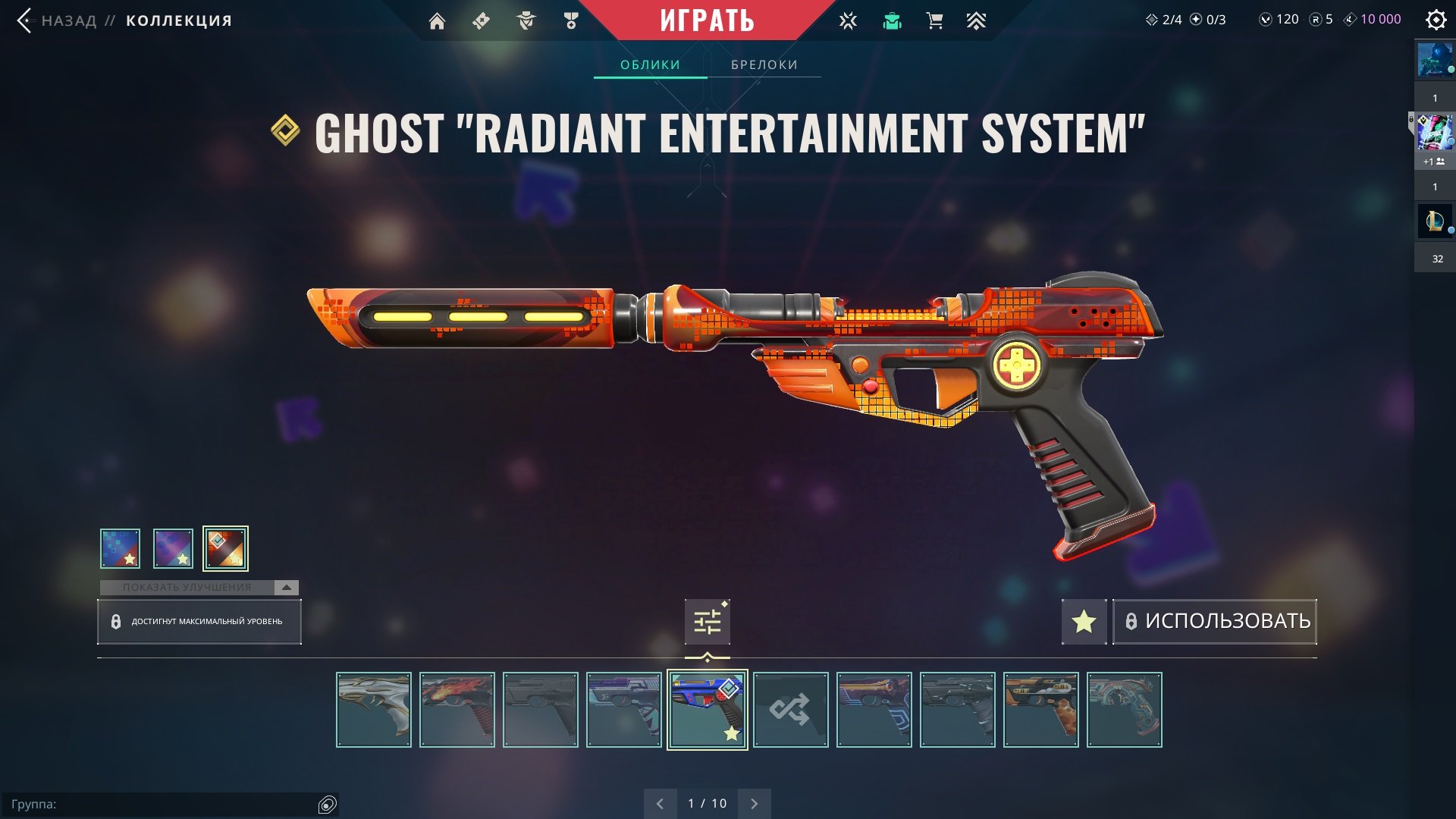1456x819 pixels.
Task: Open the home screen icon
Action: click(x=437, y=21)
